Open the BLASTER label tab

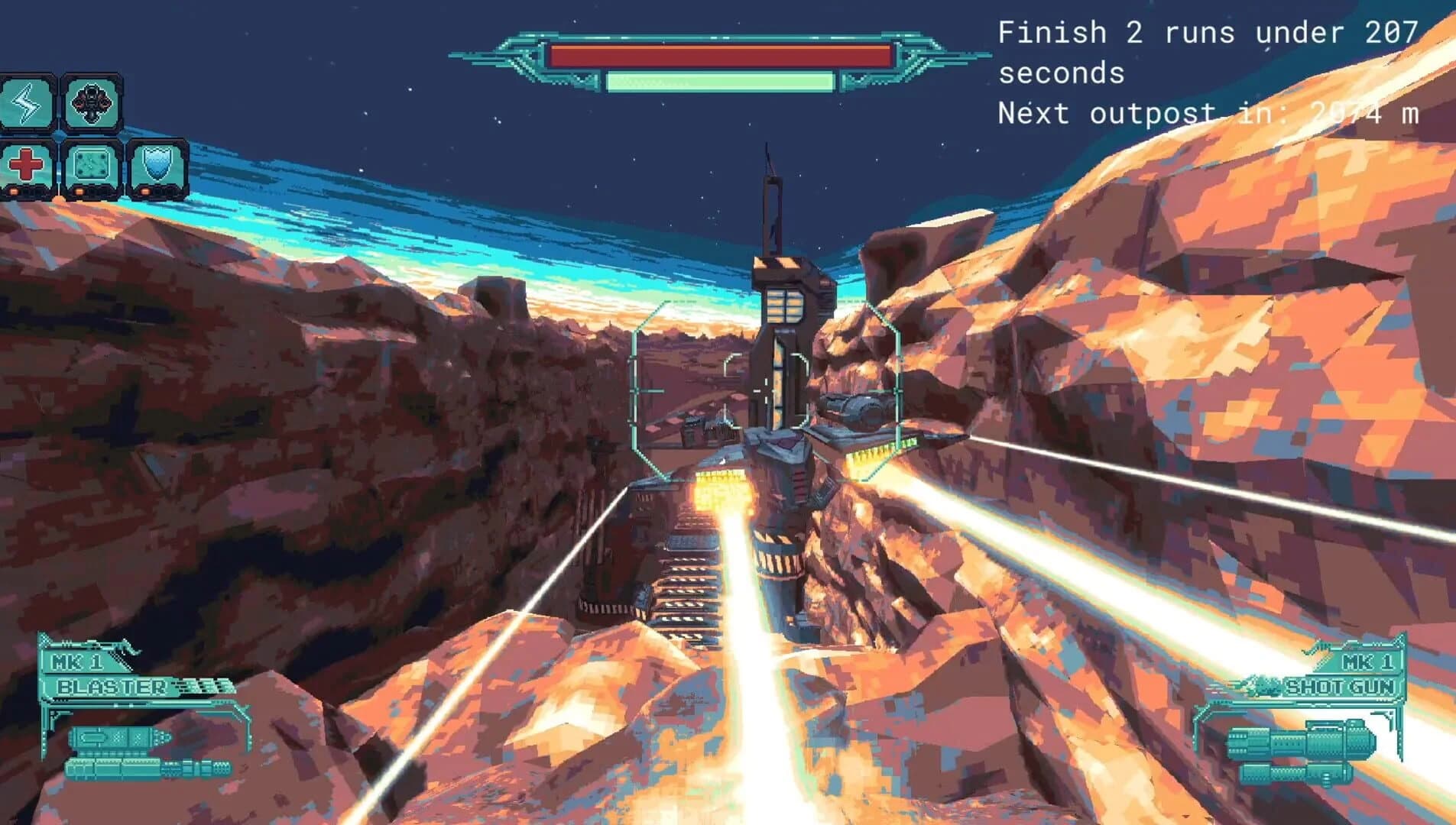(111, 687)
